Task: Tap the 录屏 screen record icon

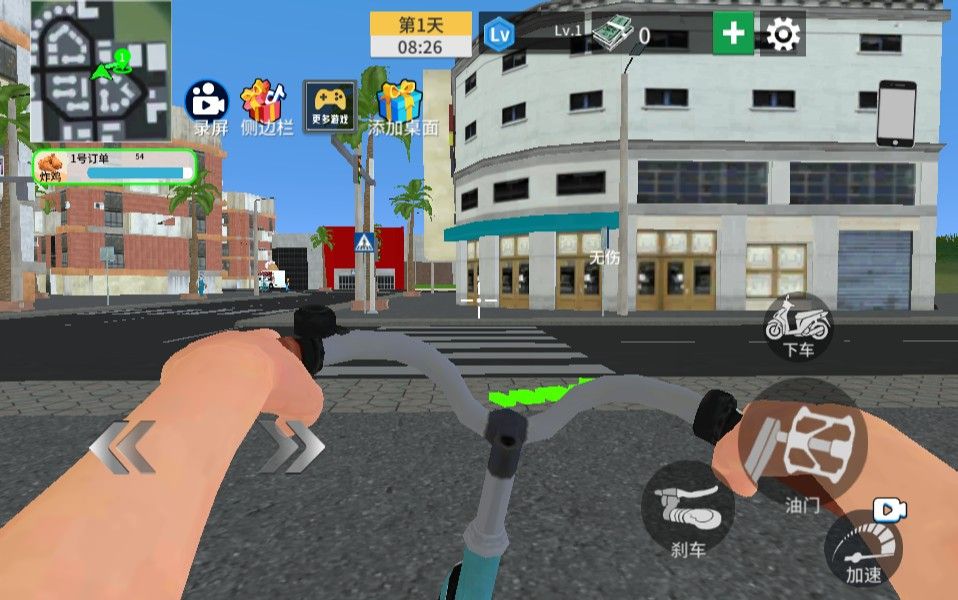Action: [208, 102]
